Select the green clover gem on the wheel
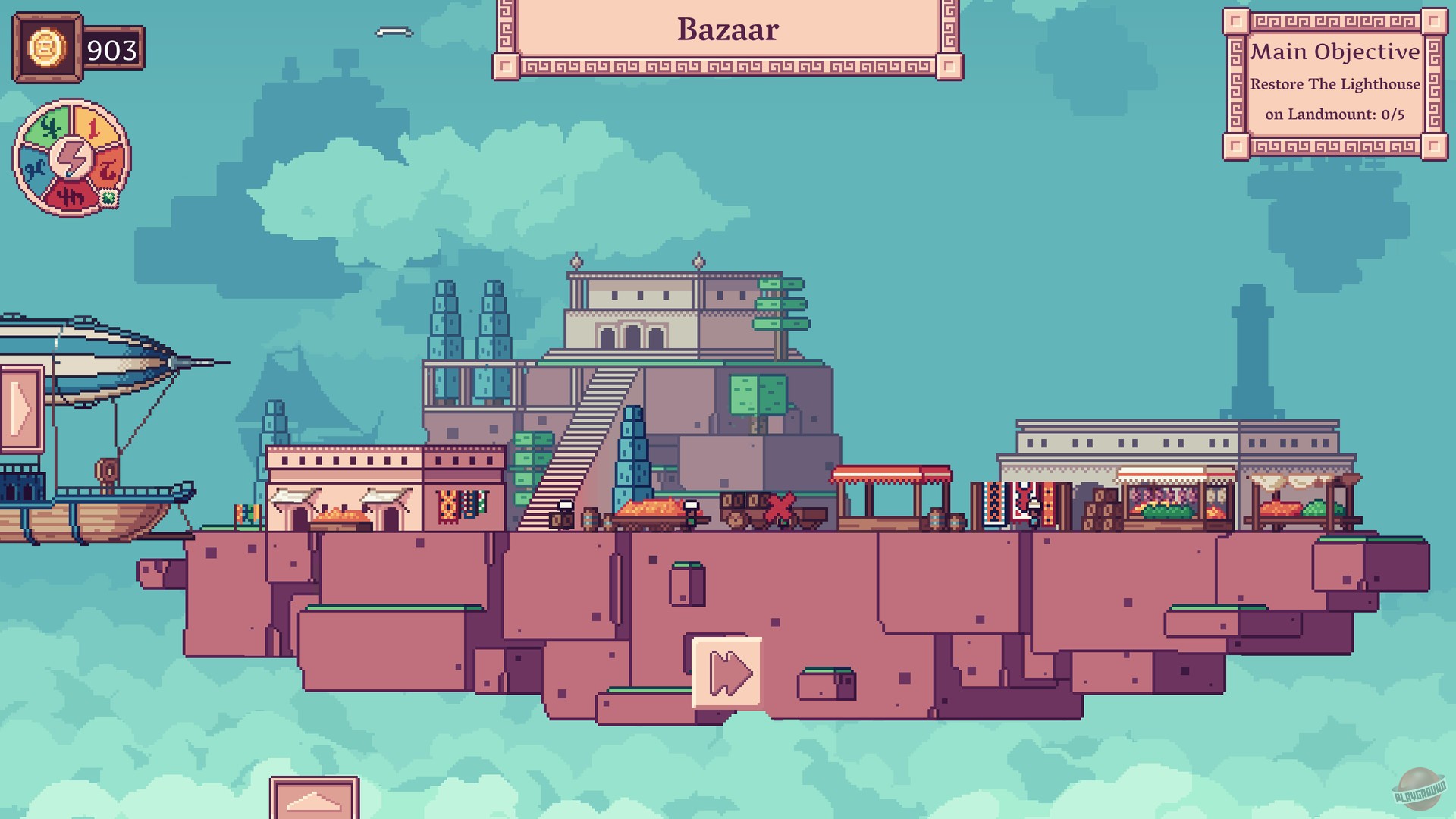Viewport: 1456px width, 819px height. (x=109, y=197)
